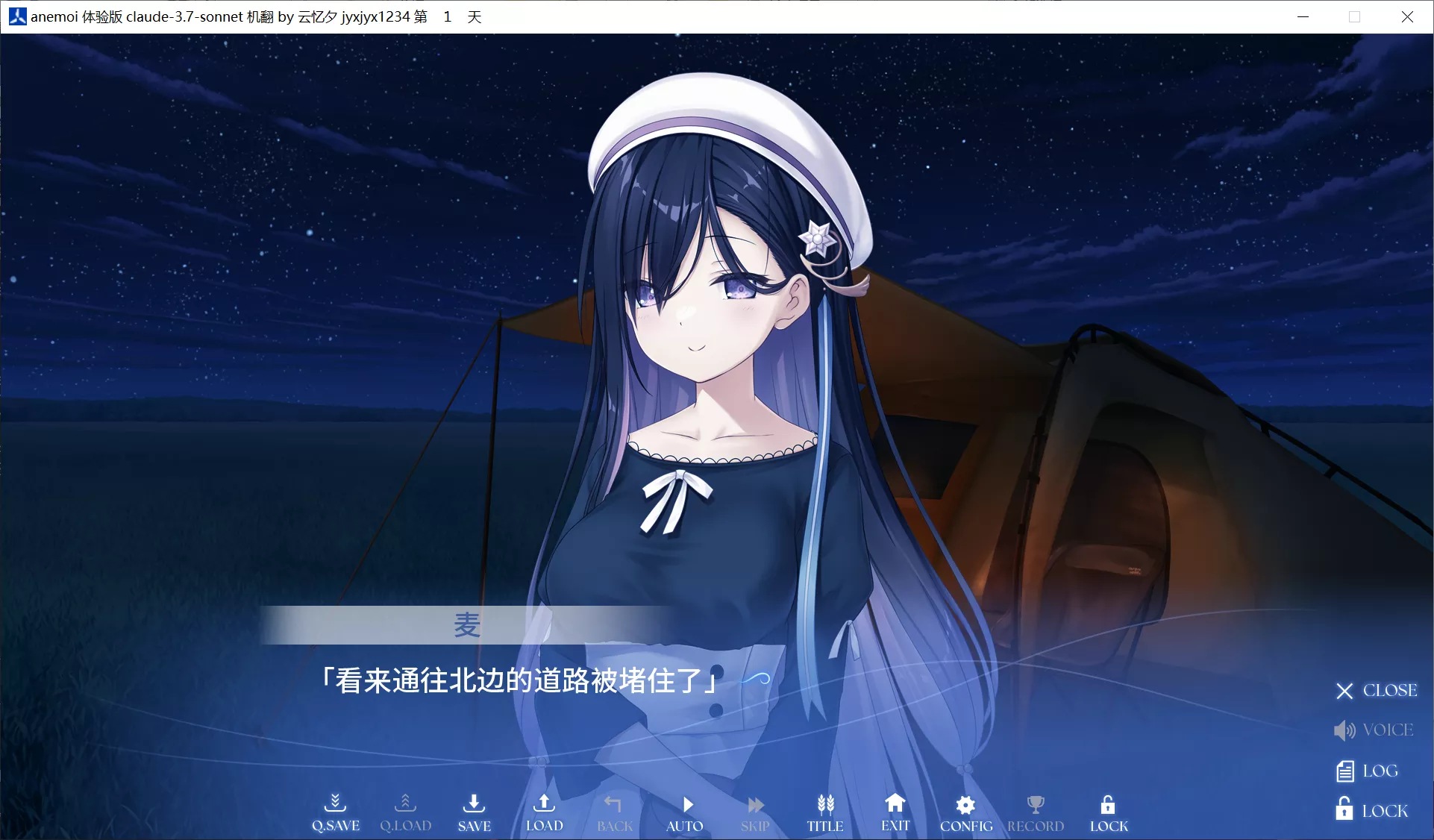The height and width of the screenshot is (840, 1434).
Task: Enable AUTO play mode
Action: point(685,808)
